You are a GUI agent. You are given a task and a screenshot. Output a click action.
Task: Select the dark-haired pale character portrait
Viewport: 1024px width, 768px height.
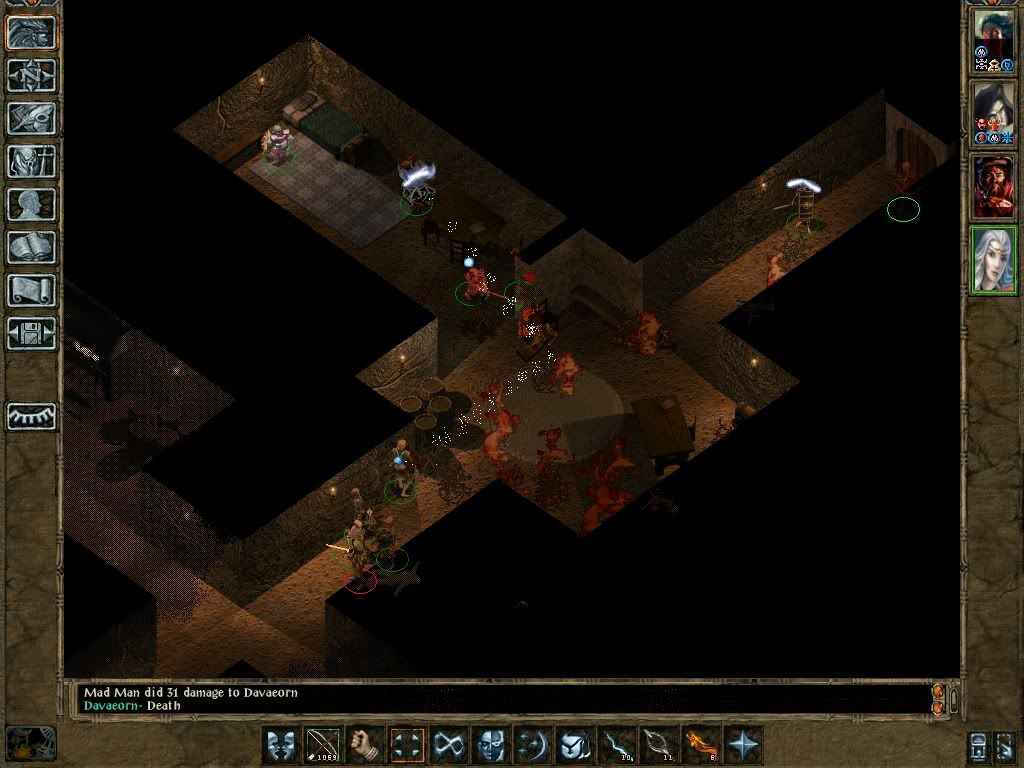coord(994,114)
